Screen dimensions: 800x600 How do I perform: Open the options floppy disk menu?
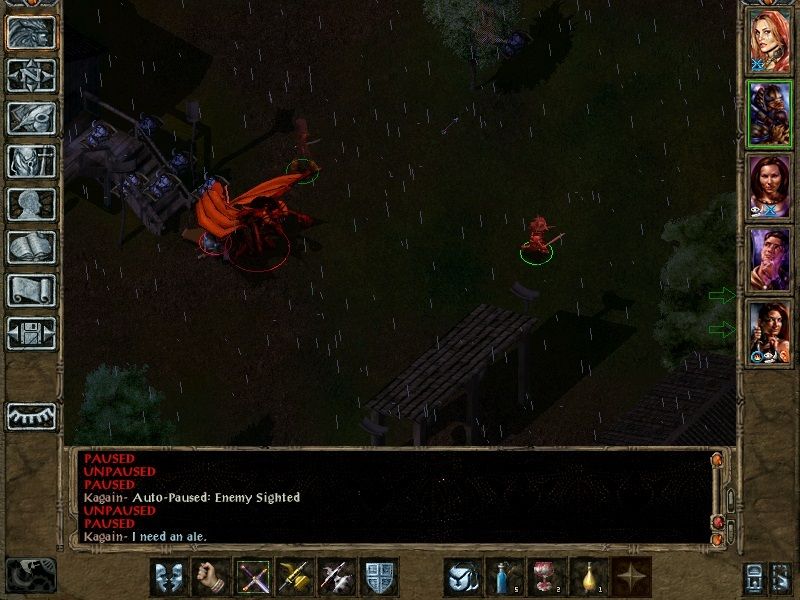[x=31, y=333]
